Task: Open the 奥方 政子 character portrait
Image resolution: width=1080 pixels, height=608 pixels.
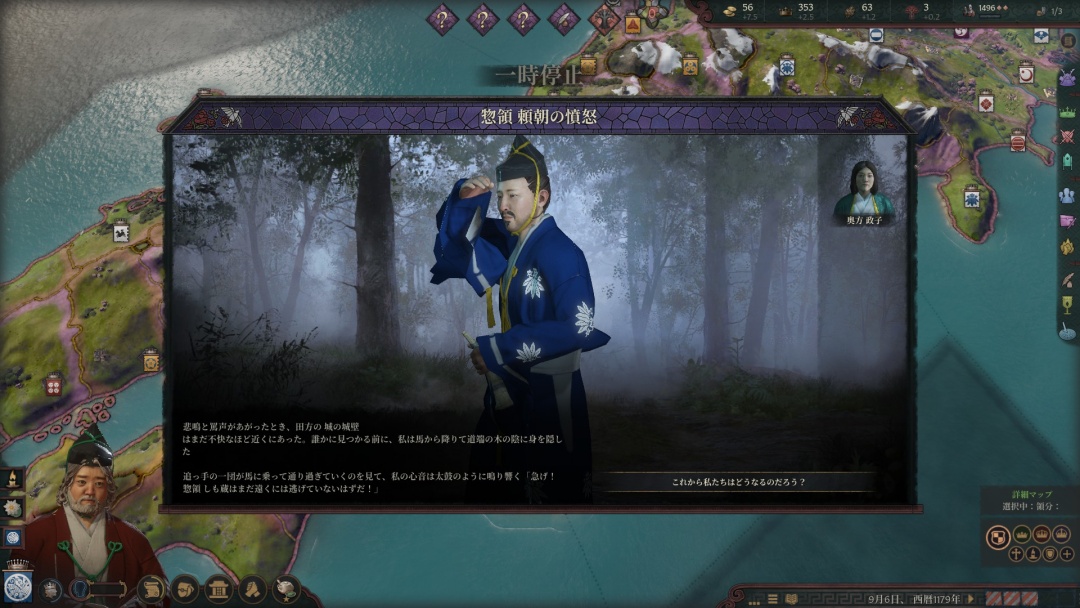Action: [x=863, y=189]
